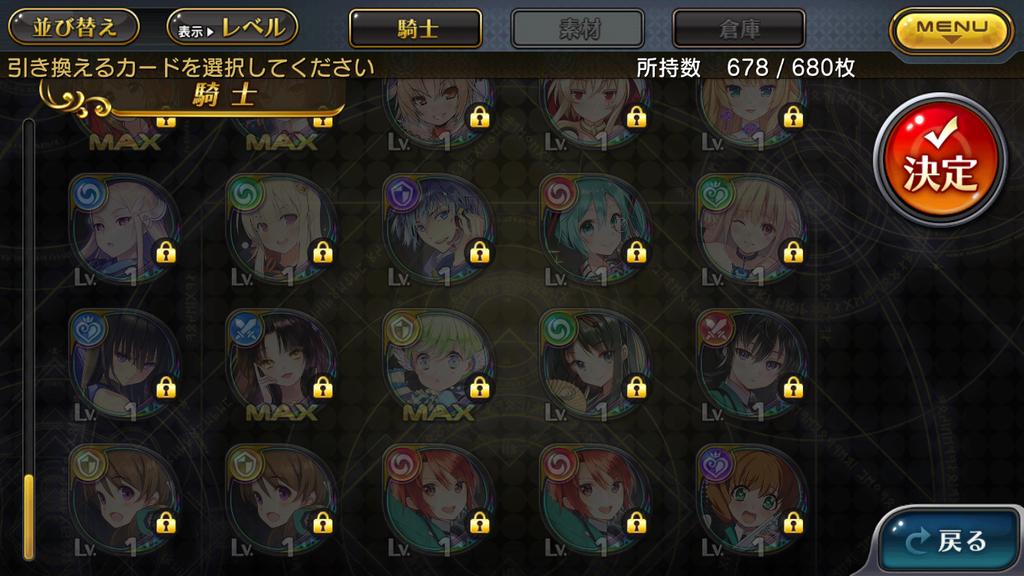Open the 並び替え sort options
The image size is (1024, 576).
coord(75,27)
